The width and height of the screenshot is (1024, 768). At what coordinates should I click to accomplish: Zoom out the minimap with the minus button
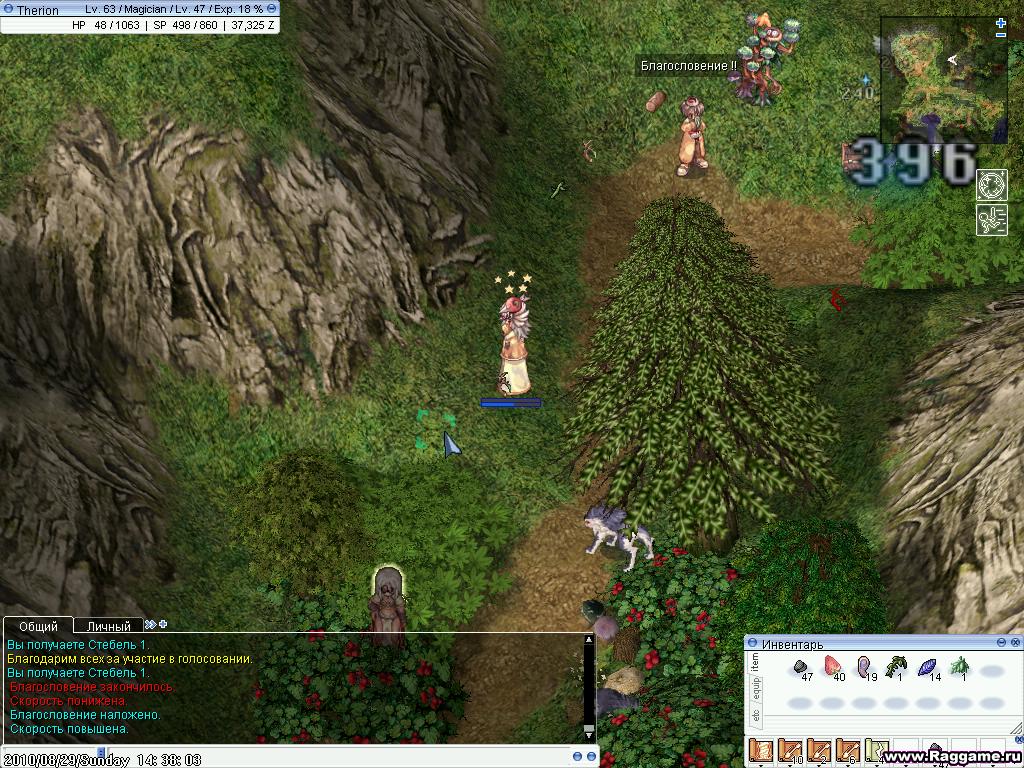coord(1001,35)
